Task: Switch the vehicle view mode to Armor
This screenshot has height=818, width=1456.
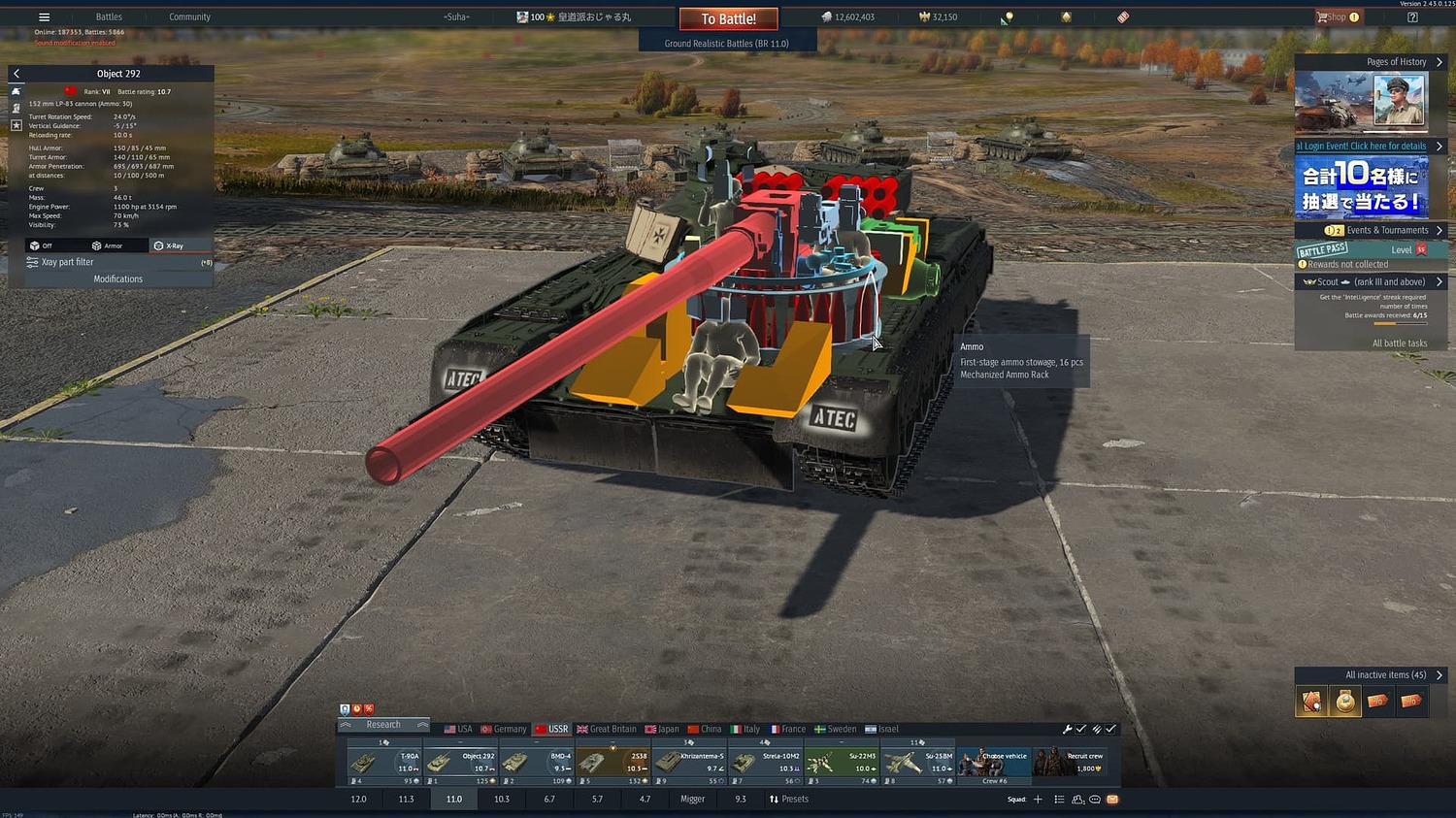Action: (107, 245)
